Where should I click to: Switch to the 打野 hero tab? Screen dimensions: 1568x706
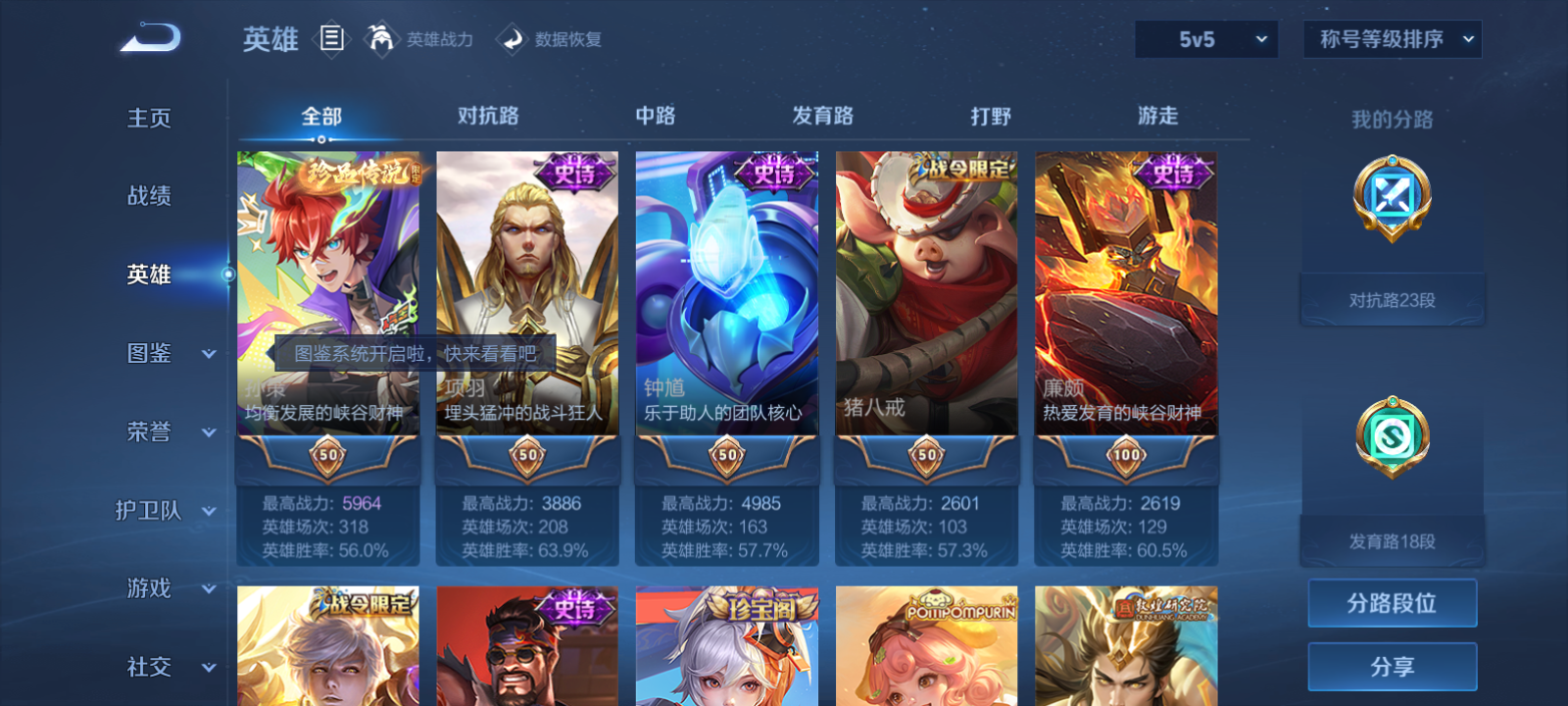(x=990, y=115)
